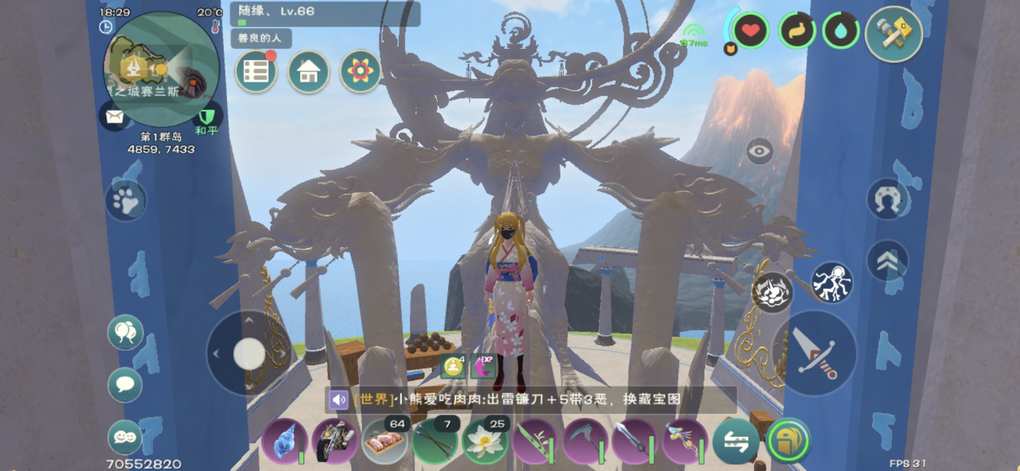The width and height of the screenshot is (1020, 471).
Task: Toggle the peace mode shield icon
Action: (207, 116)
